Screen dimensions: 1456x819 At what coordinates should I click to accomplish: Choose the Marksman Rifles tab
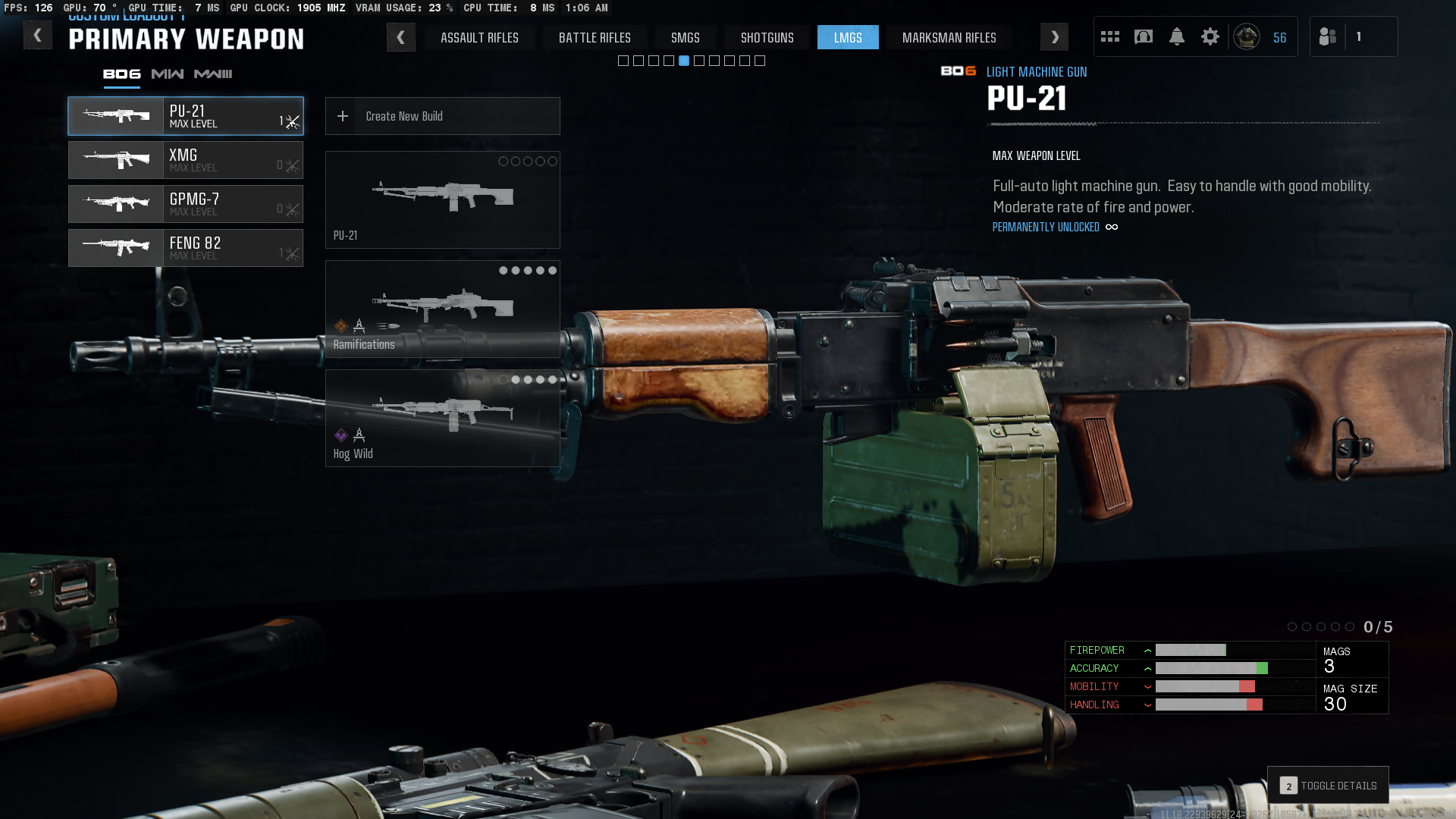pos(949,37)
